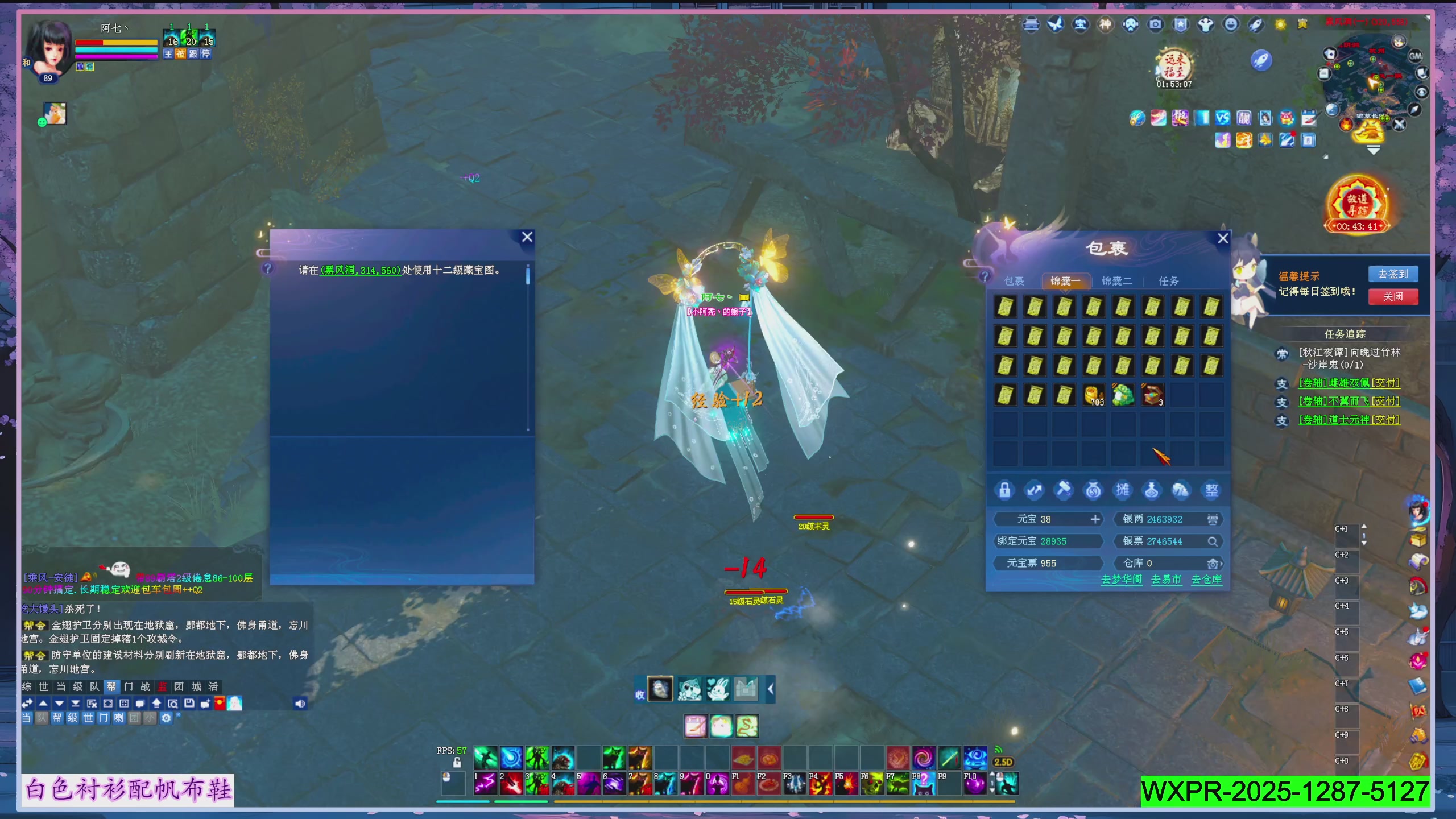Open the 摊 stall button in inventory
Screen dimensions: 1456x819
1123,490
